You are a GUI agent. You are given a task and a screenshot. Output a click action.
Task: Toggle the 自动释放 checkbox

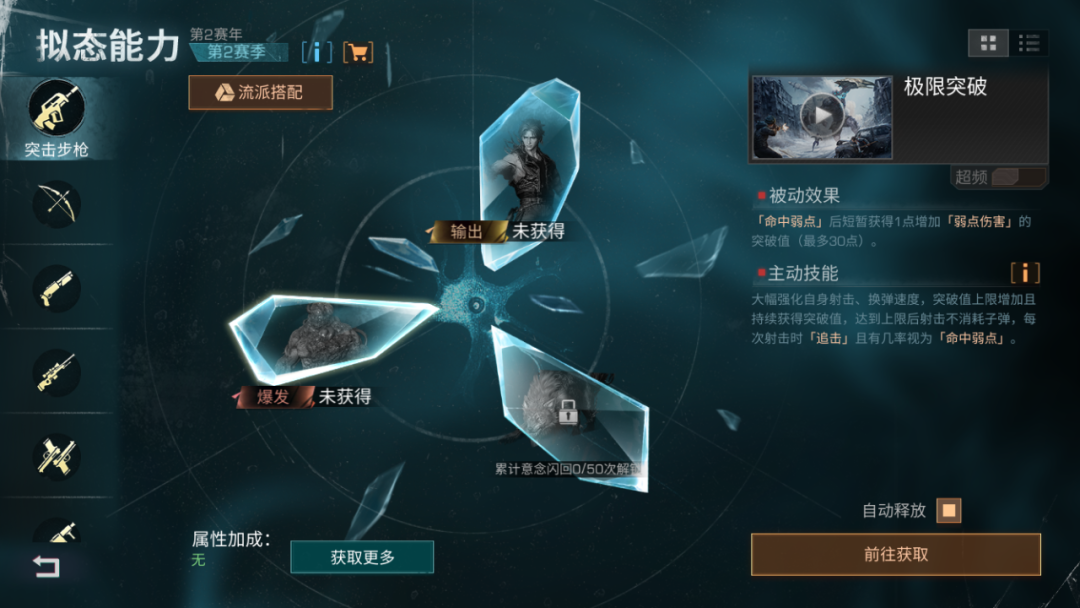tap(948, 511)
